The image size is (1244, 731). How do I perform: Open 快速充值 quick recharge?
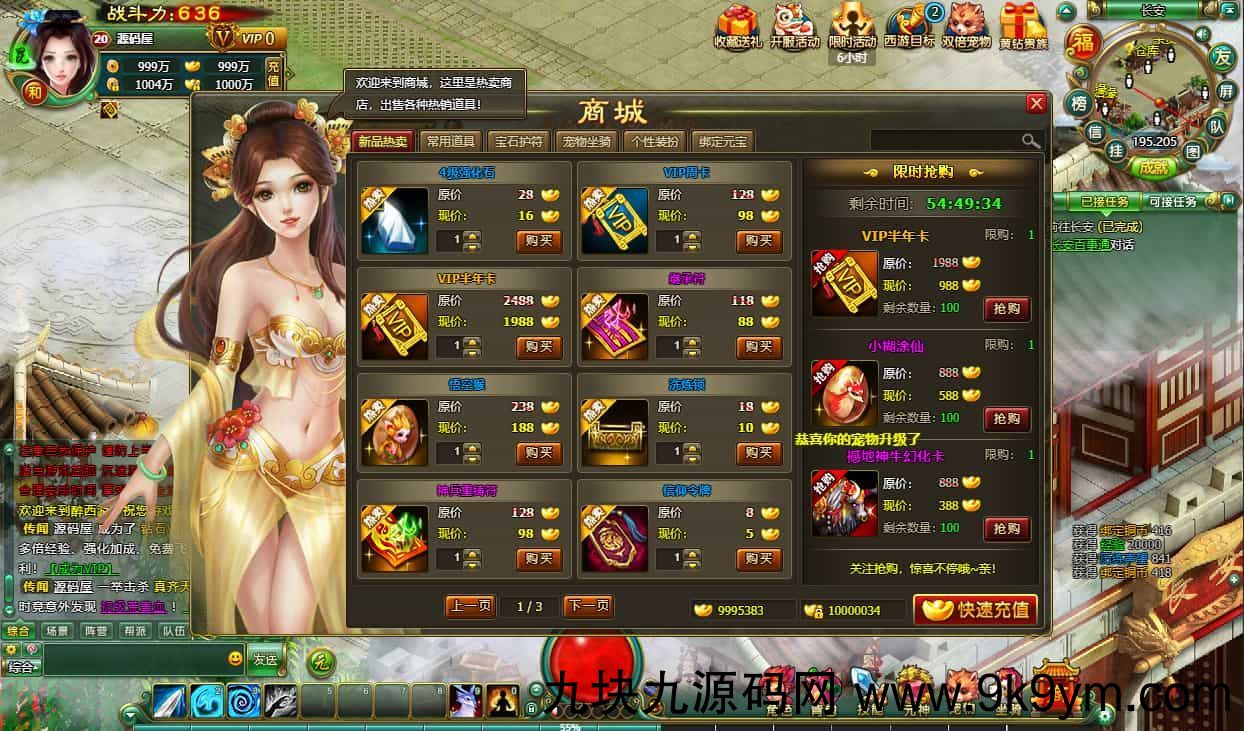point(975,609)
